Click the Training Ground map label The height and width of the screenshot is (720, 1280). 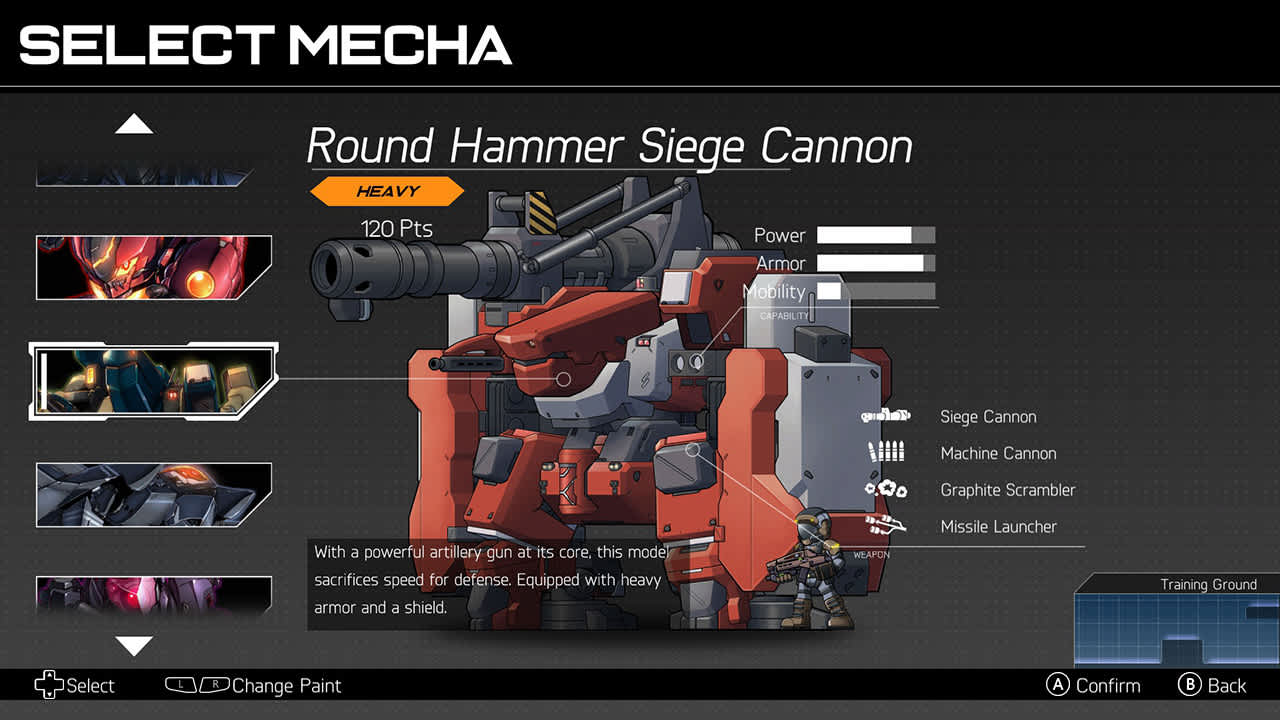pyautogui.click(x=1209, y=585)
